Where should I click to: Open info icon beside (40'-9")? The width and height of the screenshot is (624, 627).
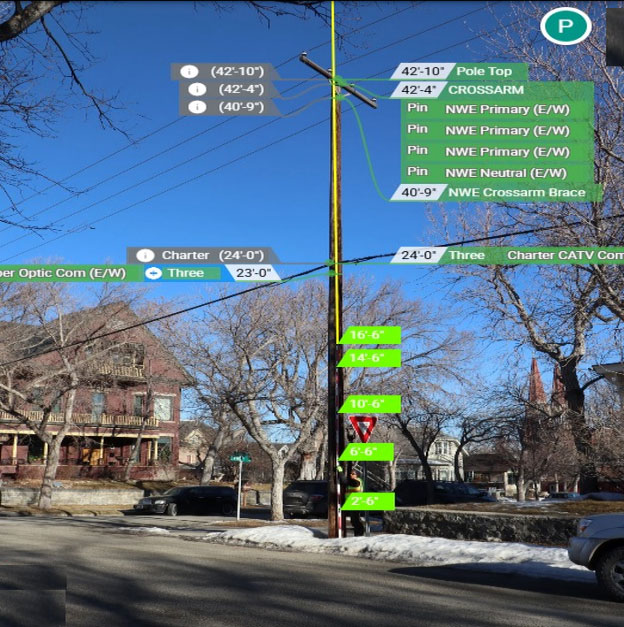(197, 107)
